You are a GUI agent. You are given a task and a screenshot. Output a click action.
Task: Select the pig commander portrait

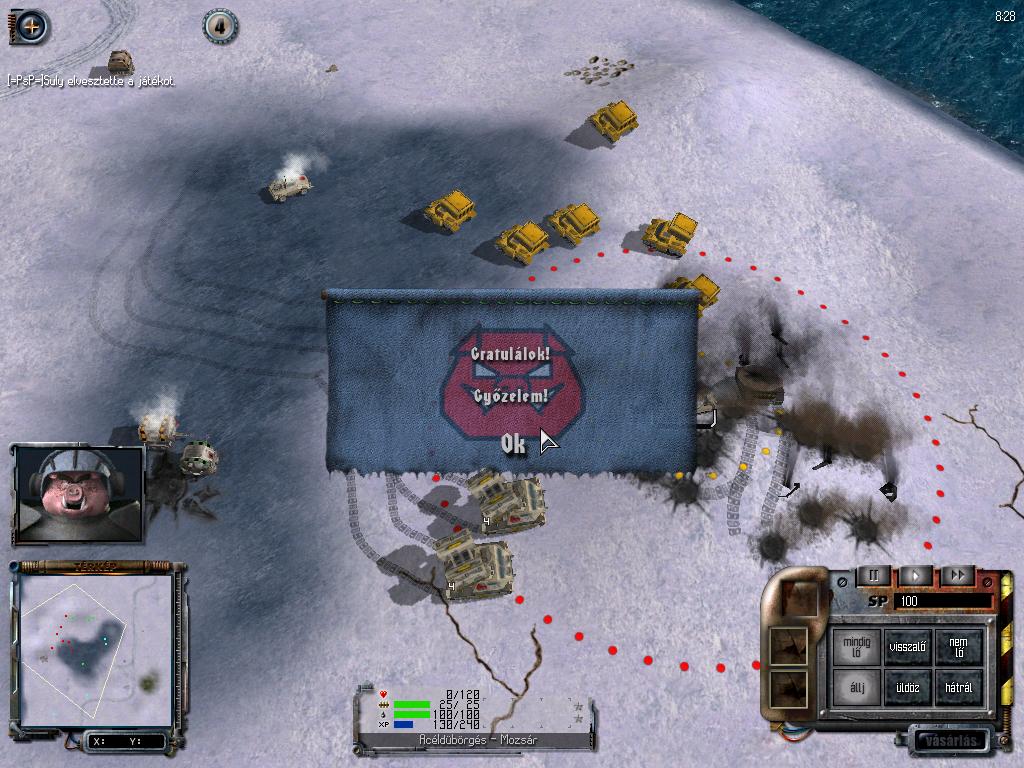tap(79, 493)
